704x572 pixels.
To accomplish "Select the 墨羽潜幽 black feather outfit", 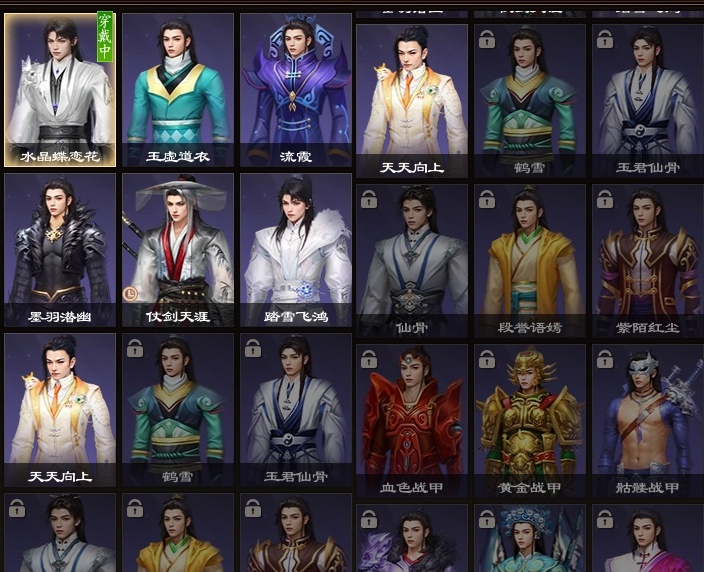I will click(60, 248).
